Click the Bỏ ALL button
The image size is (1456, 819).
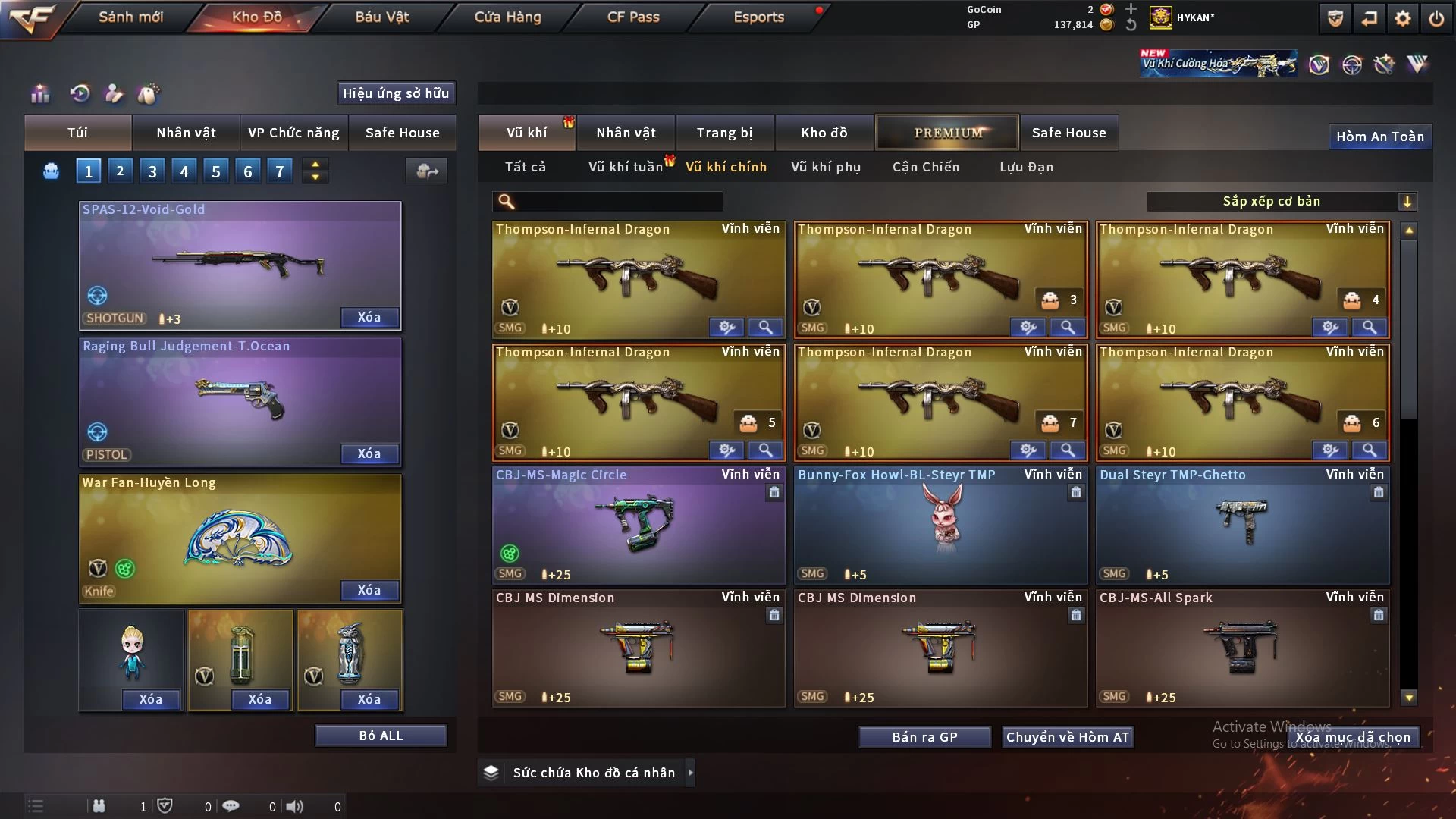381,736
